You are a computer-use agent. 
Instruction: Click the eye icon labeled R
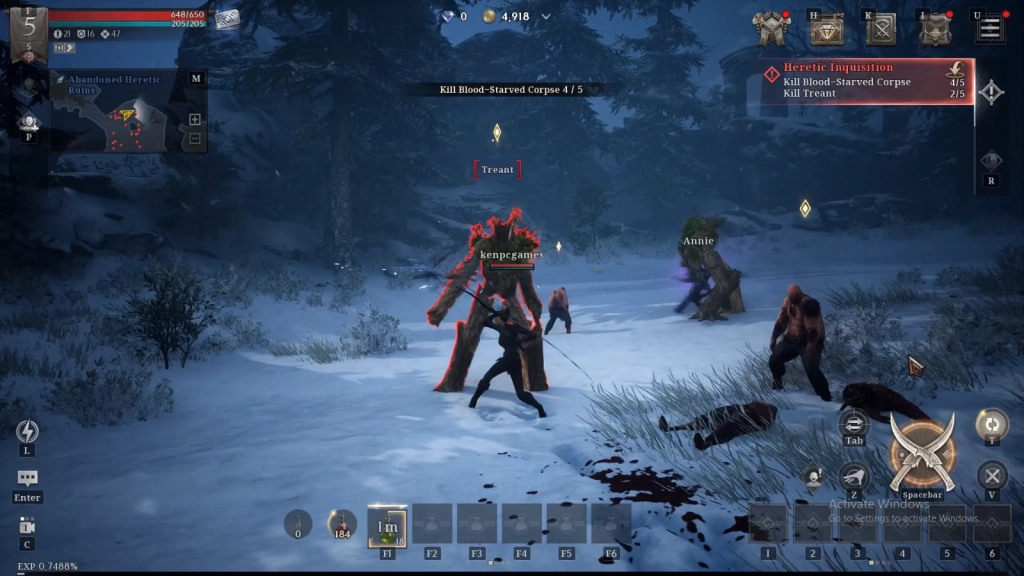tap(990, 161)
